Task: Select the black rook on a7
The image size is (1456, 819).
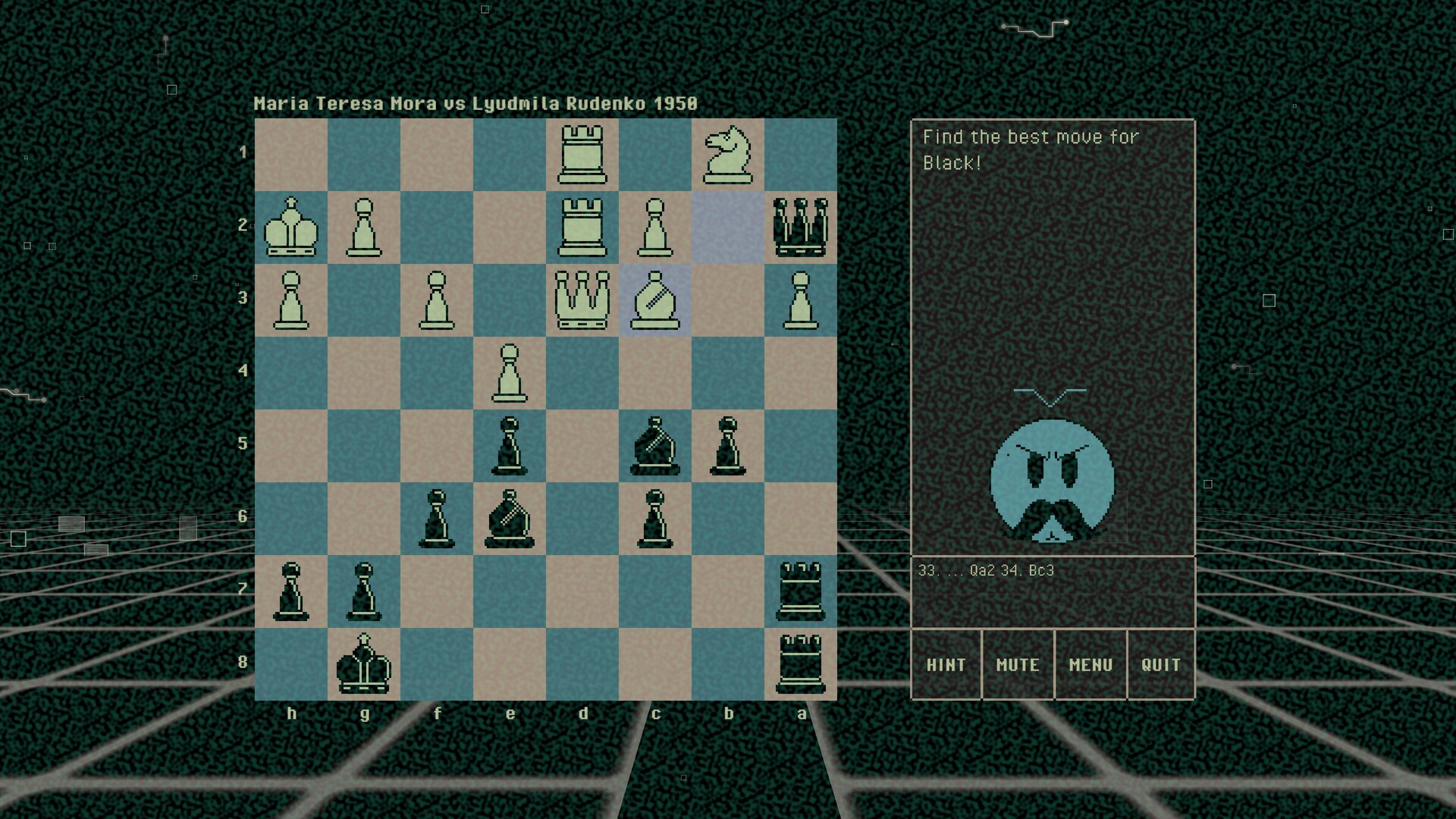Action: (x=802, y=591)
